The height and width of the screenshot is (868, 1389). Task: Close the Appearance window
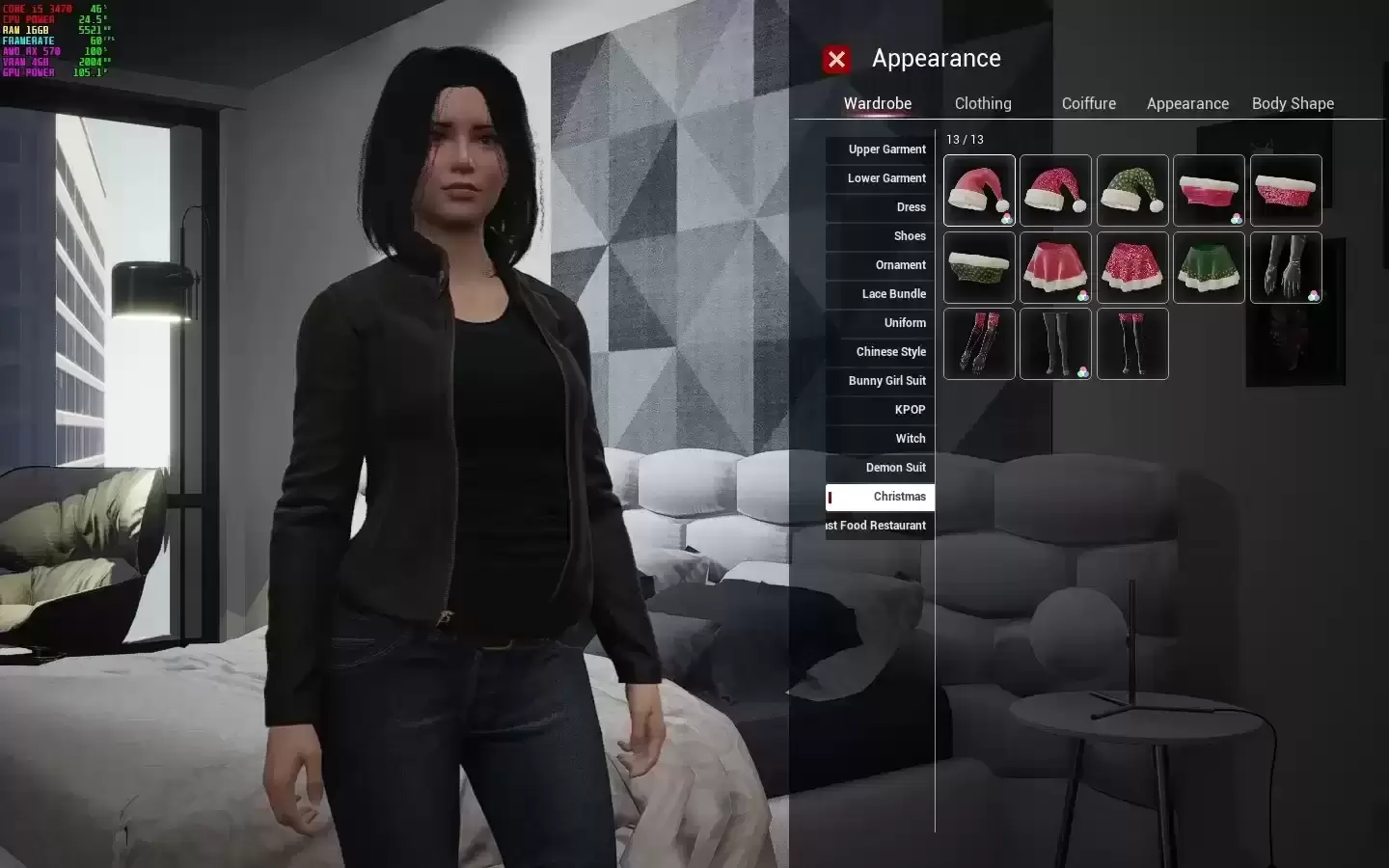836,59
